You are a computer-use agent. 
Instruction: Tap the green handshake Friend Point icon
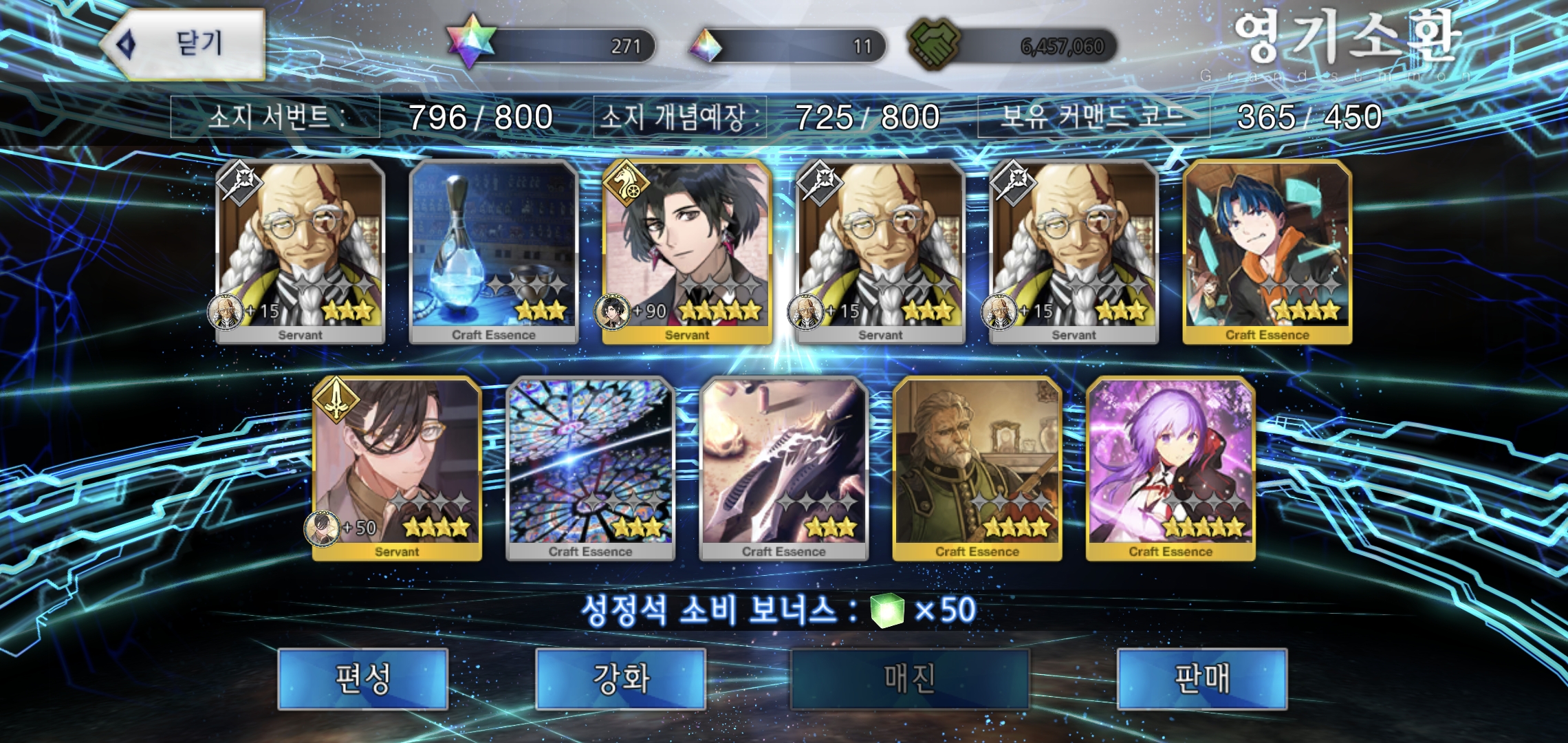point(933,43)
